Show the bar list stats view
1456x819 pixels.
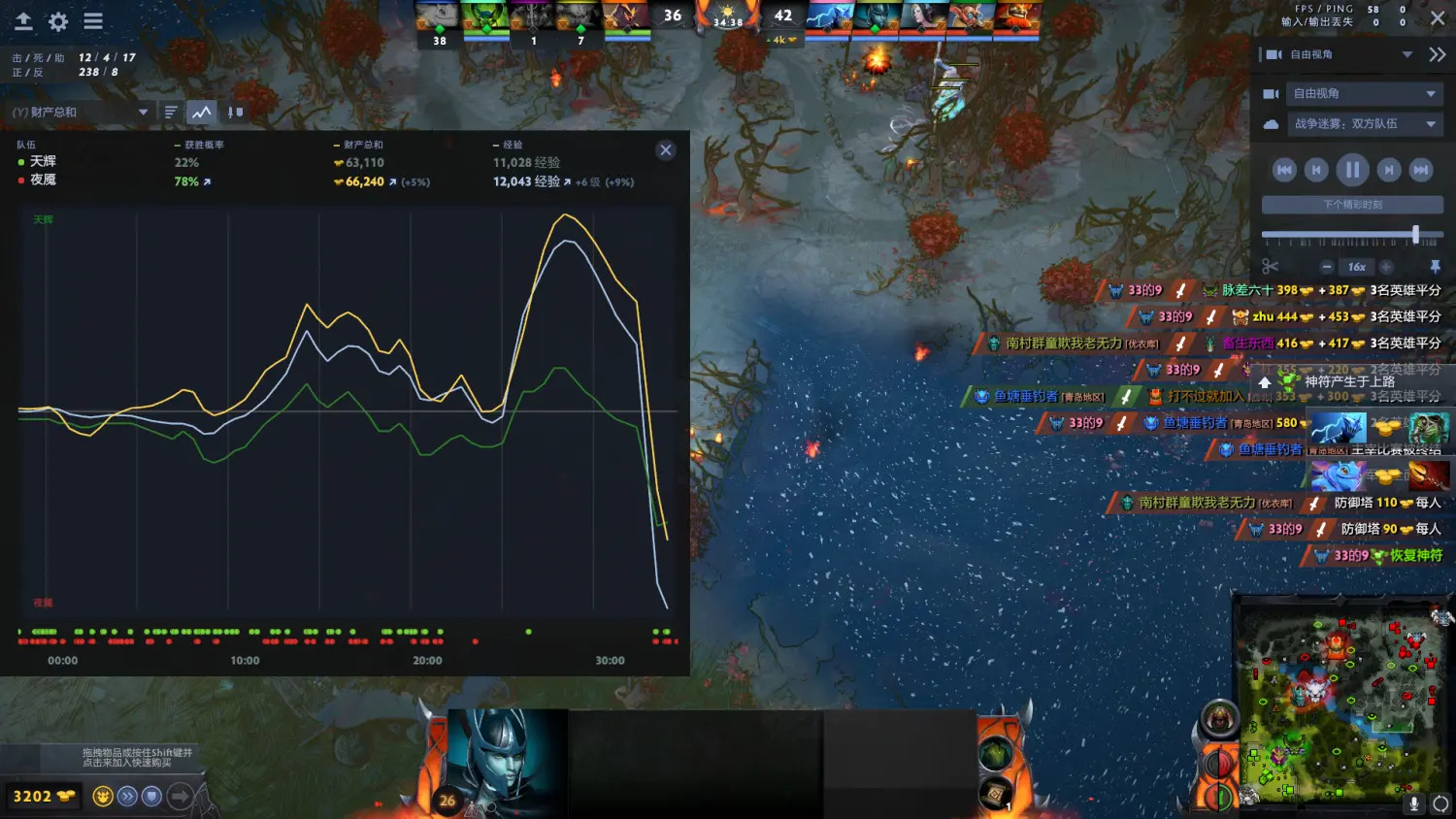(171, 113)
